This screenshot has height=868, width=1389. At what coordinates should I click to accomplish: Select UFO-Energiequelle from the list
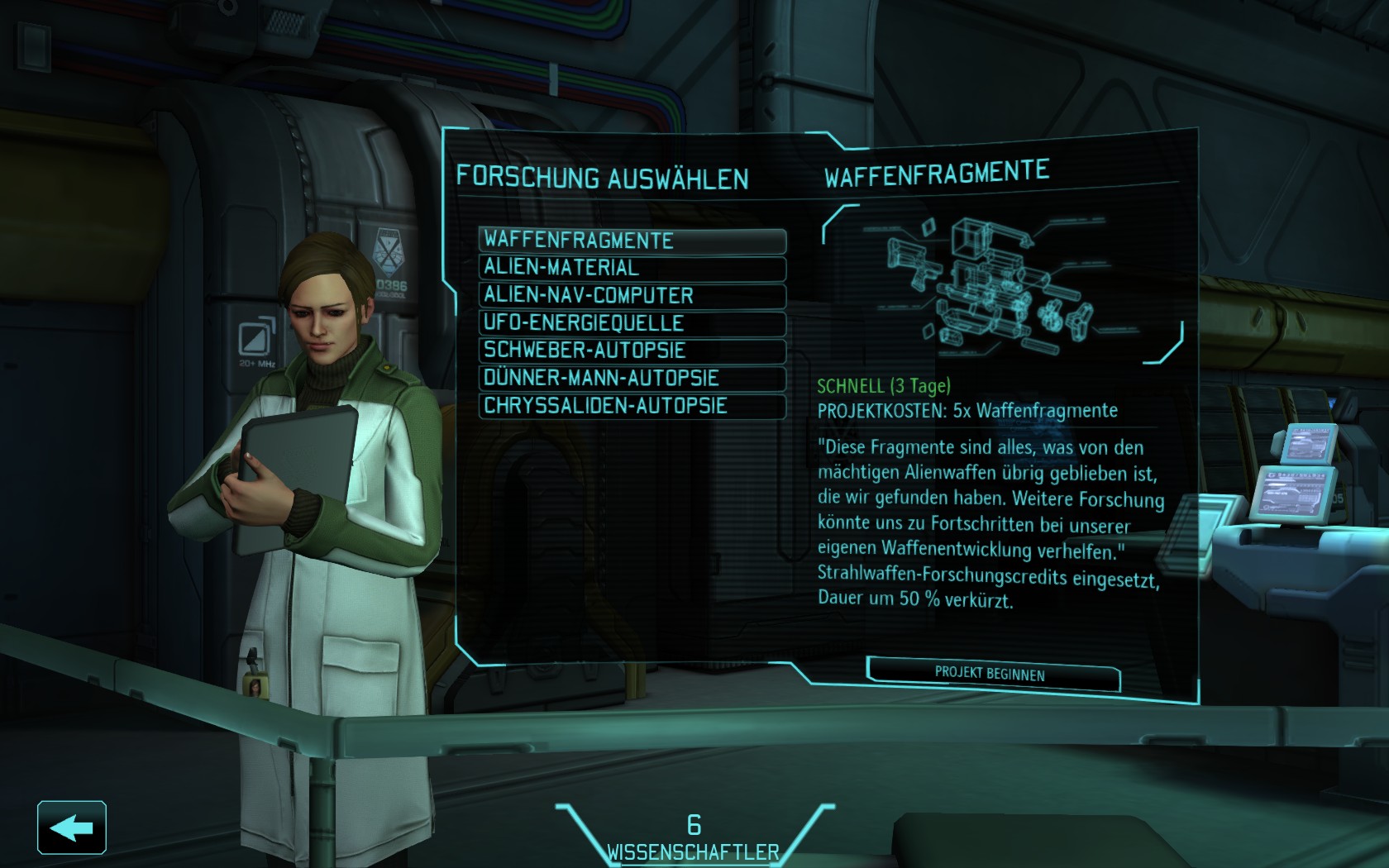pyautogui.click(x=632, y=322)
